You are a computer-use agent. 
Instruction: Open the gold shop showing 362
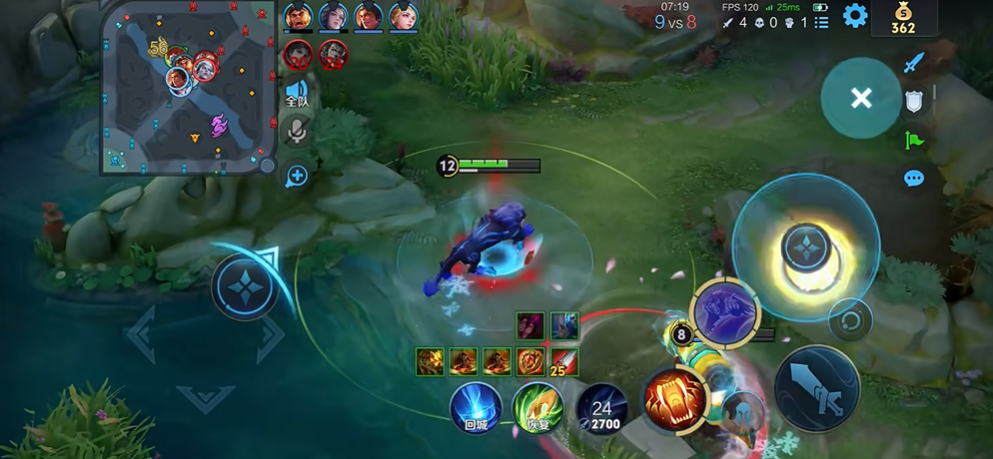coord(902,18)
